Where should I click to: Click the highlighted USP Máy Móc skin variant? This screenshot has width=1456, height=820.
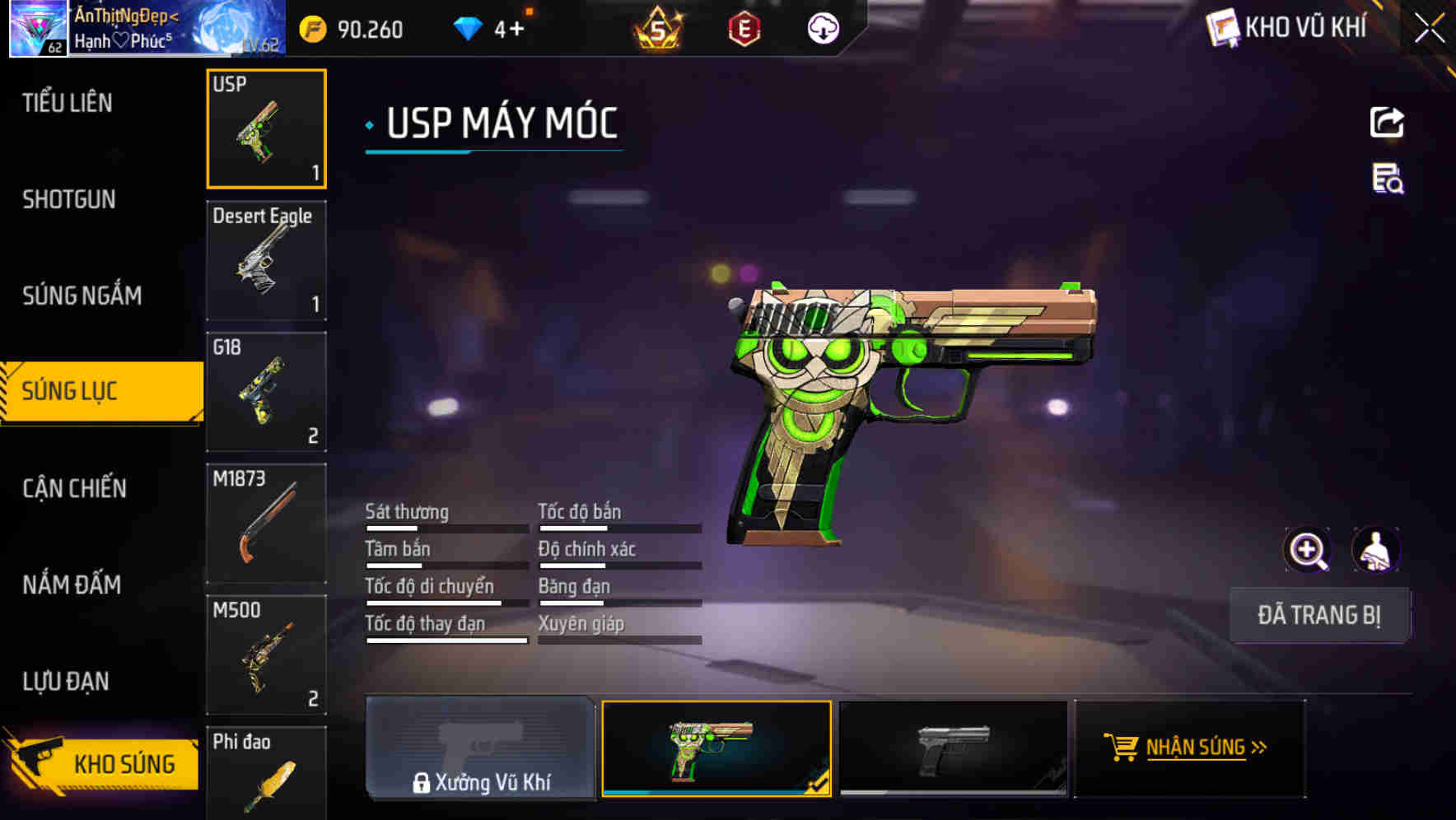[x=716, y=748]
